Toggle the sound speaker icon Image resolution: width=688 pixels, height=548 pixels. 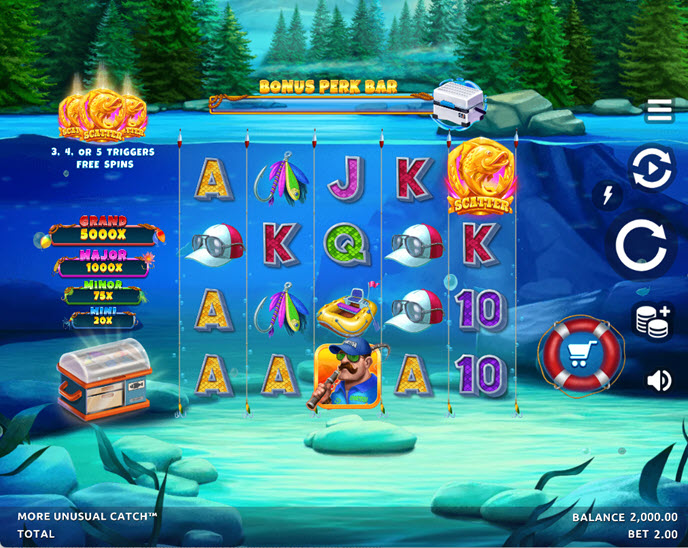(x=659, y=380)
